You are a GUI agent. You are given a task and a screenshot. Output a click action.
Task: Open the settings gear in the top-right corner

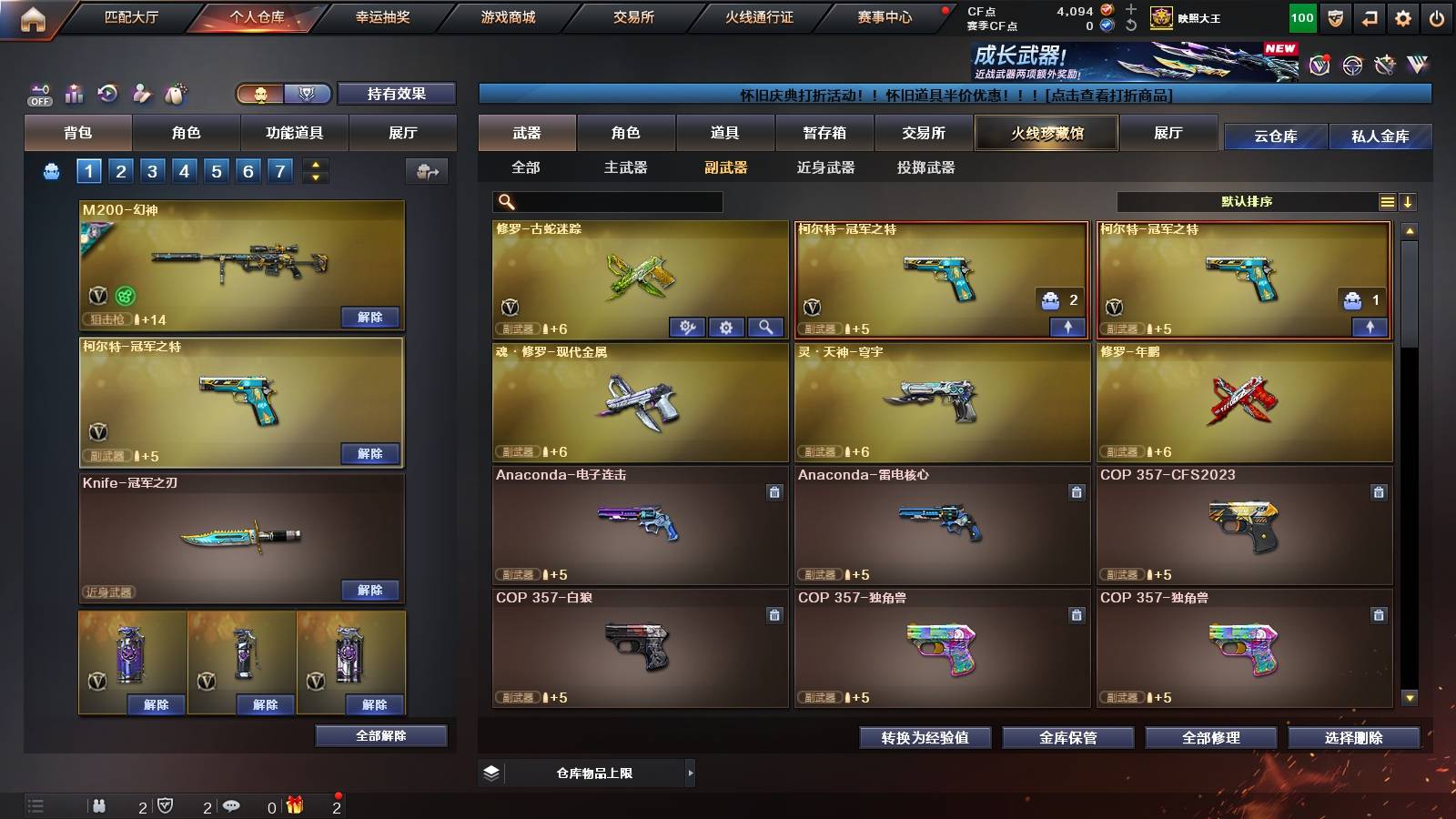1403,16
